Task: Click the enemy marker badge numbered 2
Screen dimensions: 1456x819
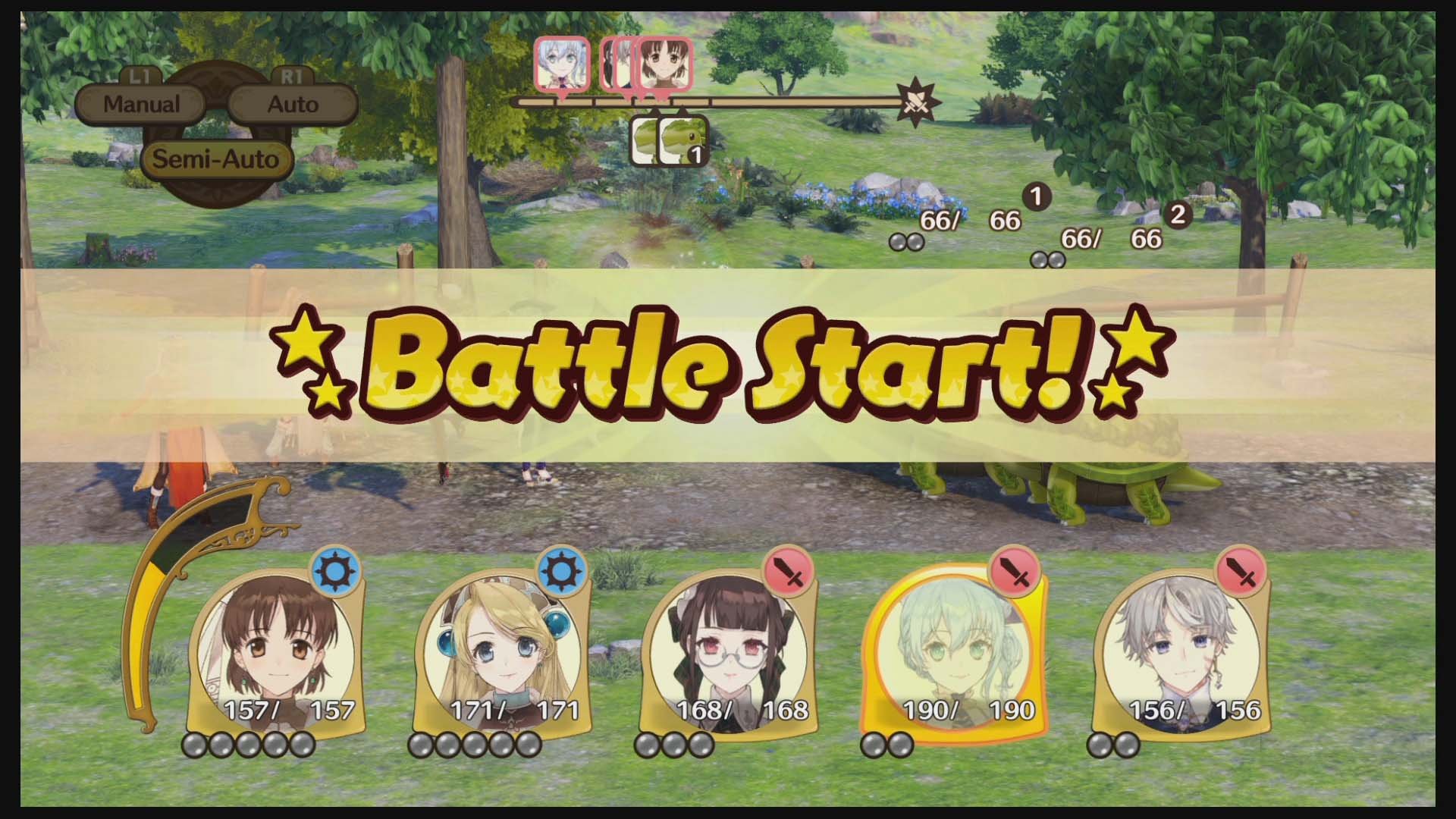Action: tap(1178, 215)
